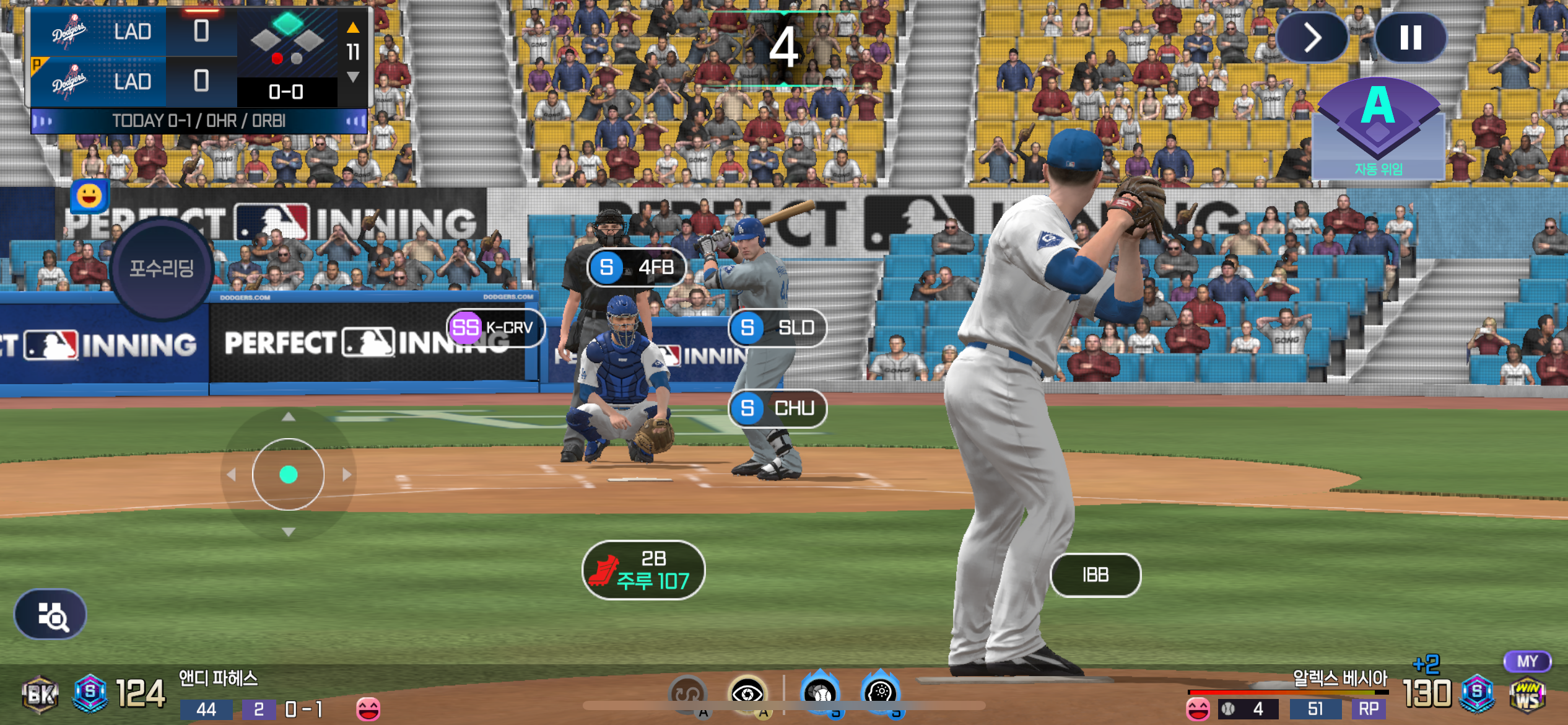The image size is (1568, 725).
Task: Open the magnifier view icon
Action: click(51, 615)
